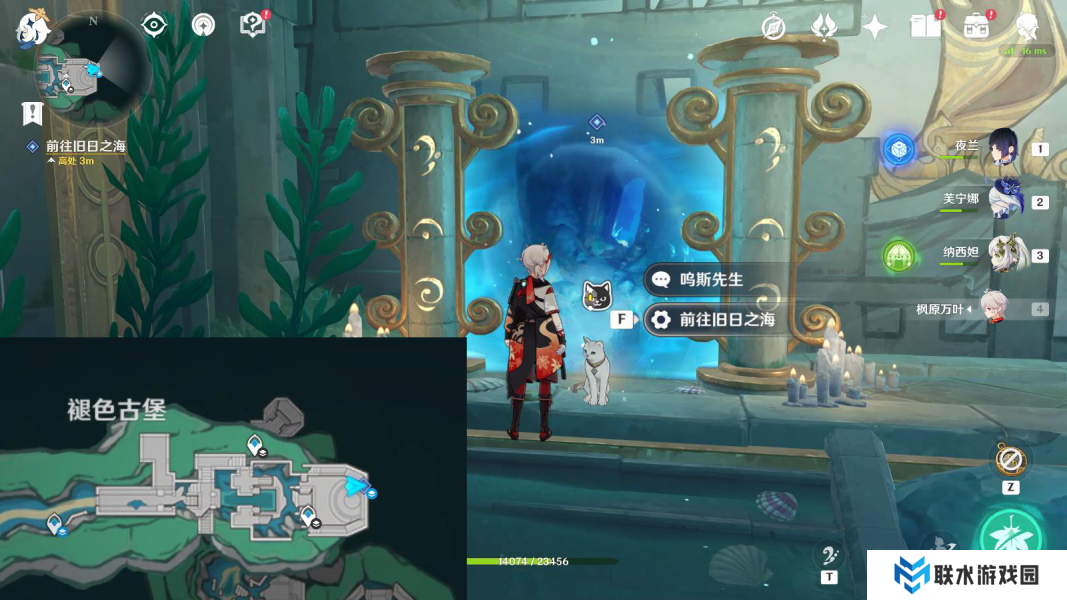The height and width of the screenshot is (600, 1067).
Task: Open the briefcase inventory icon
Action: 977,26
